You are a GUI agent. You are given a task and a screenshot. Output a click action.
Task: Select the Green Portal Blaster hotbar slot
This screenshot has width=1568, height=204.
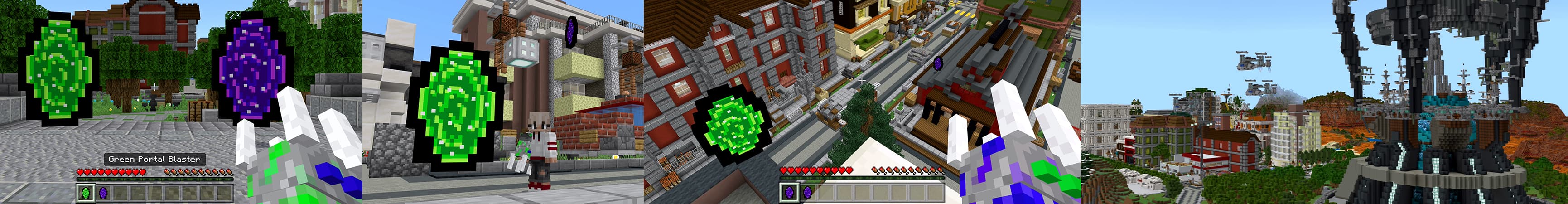tap(85, 193)
